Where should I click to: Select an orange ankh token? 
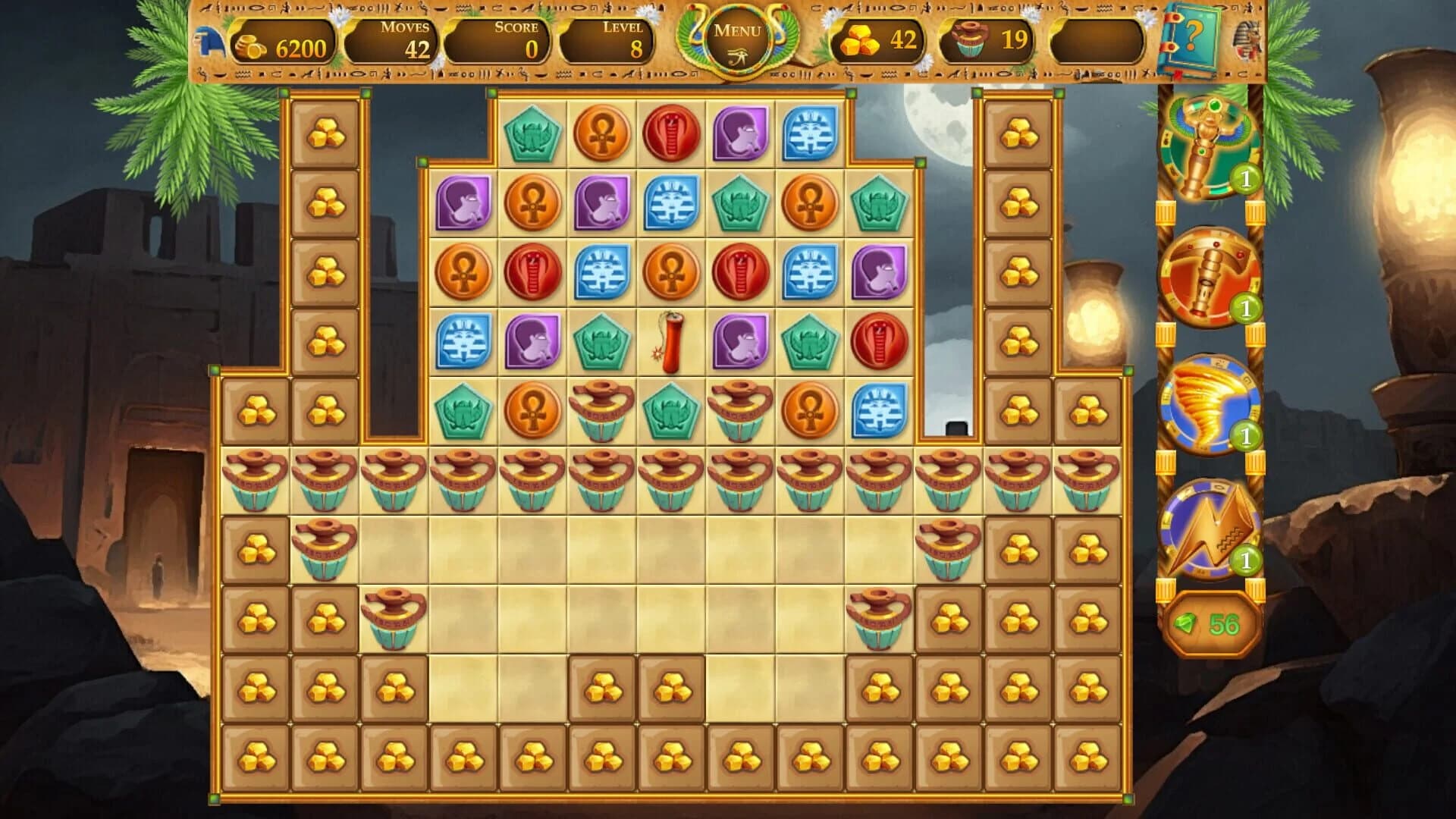603,135
